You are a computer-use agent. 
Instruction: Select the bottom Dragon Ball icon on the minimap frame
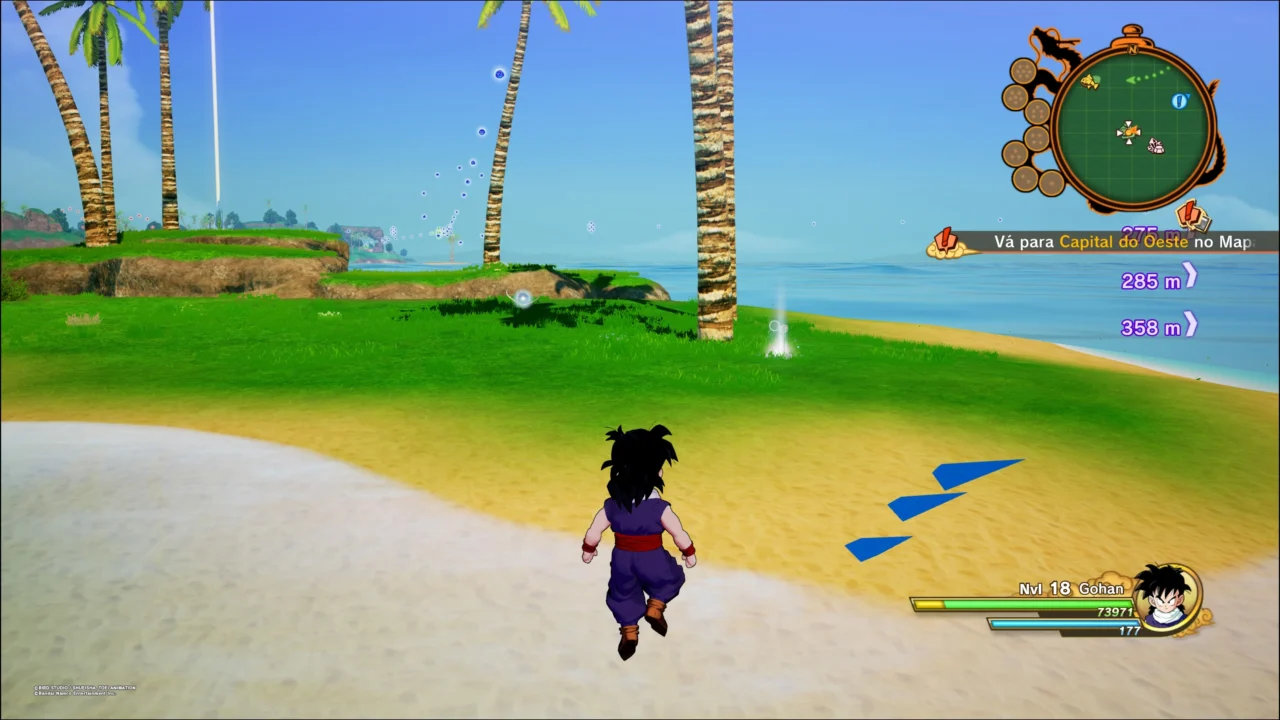(1050, 181)
